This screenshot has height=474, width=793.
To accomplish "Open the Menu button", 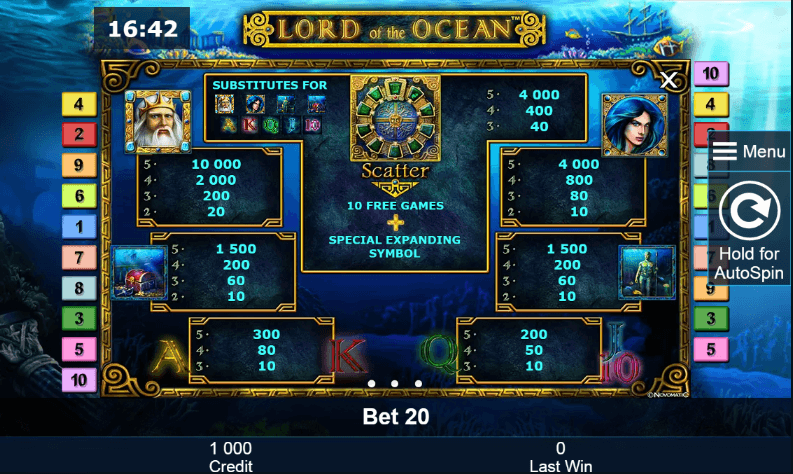I will [749, 152].
